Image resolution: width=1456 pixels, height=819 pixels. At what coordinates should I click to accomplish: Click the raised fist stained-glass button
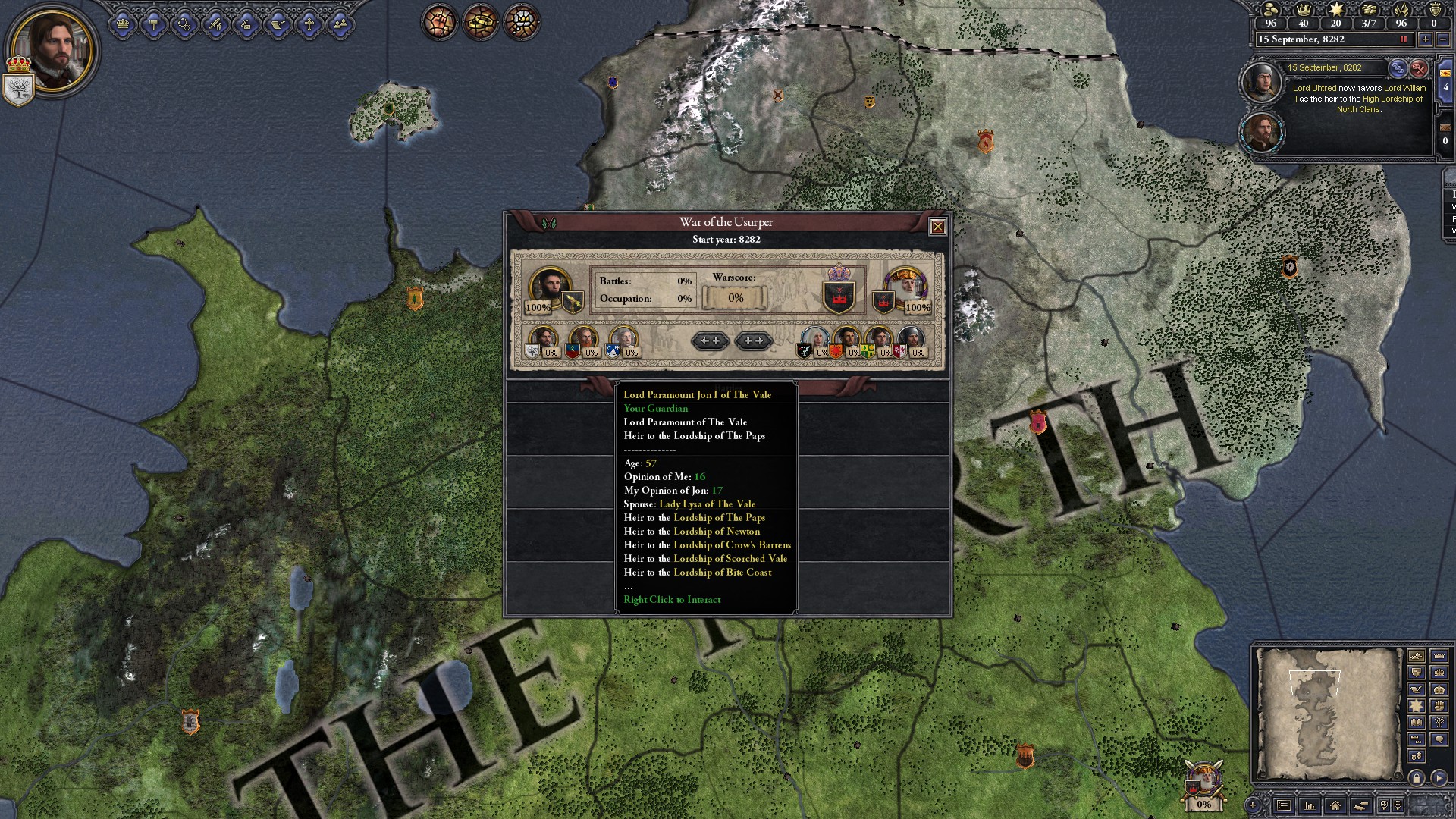pos(440,22)
